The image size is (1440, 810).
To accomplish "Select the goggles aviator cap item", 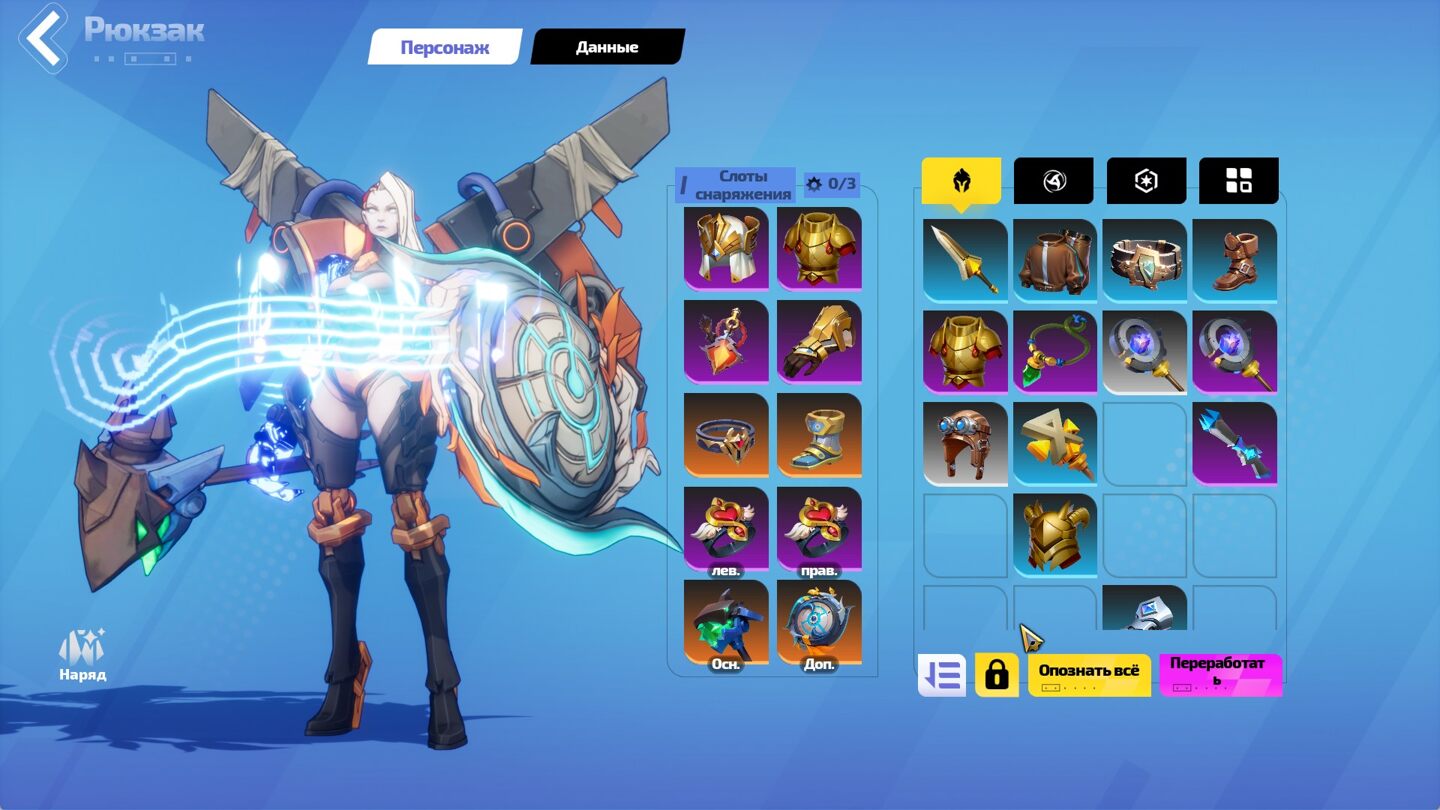I will (x=965, y=443).
